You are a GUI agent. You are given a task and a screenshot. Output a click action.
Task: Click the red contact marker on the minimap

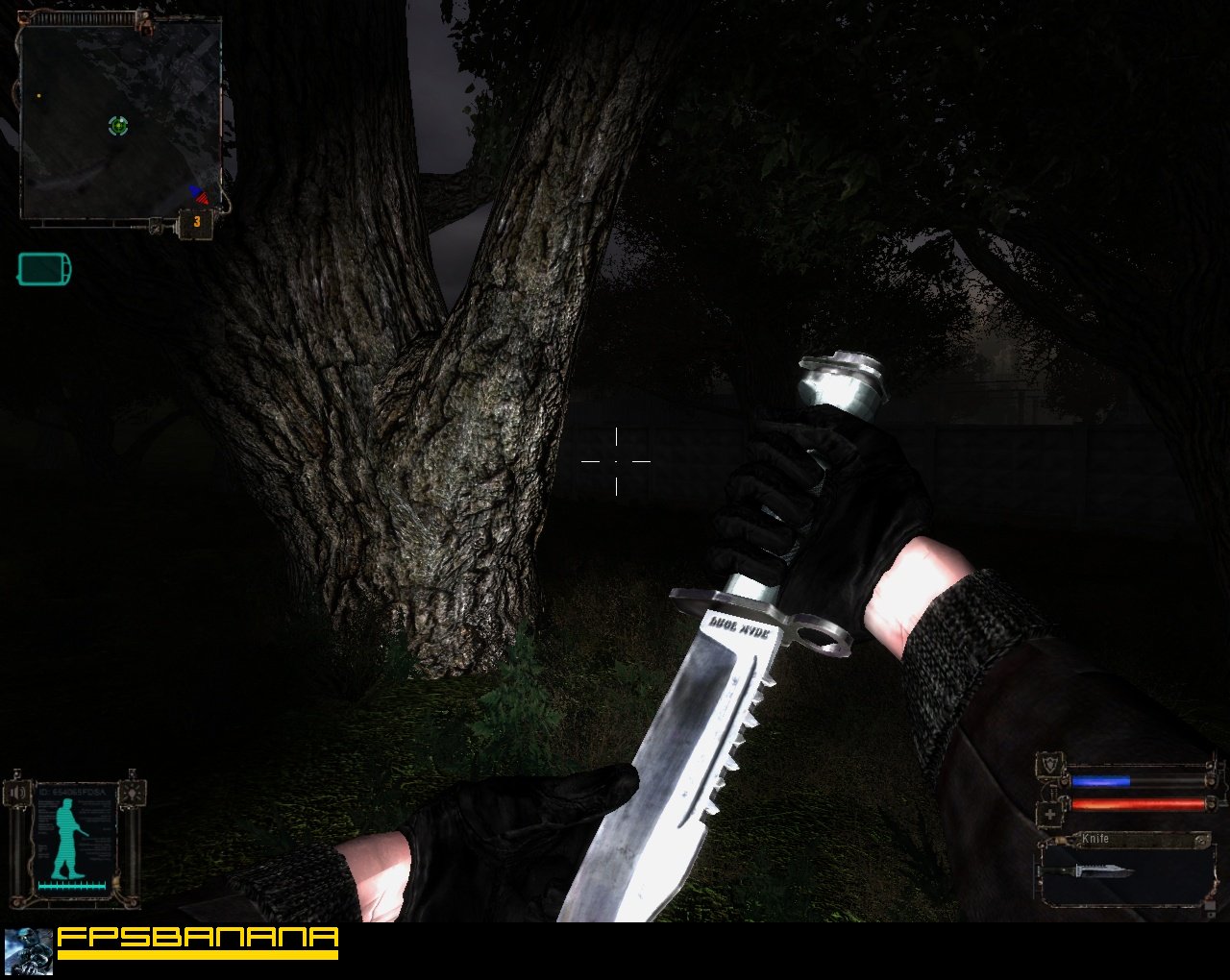[202, 199]
